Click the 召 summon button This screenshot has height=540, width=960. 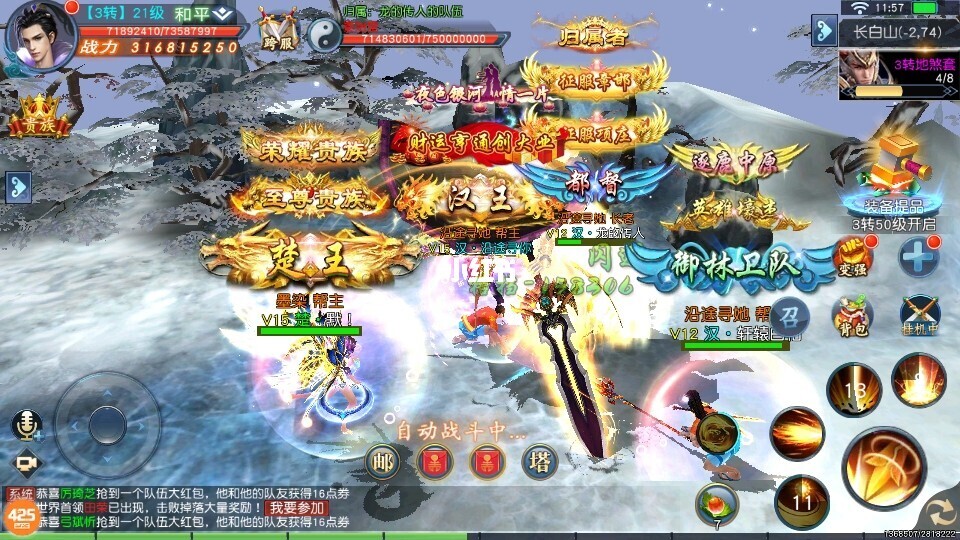tap(790, 313)
